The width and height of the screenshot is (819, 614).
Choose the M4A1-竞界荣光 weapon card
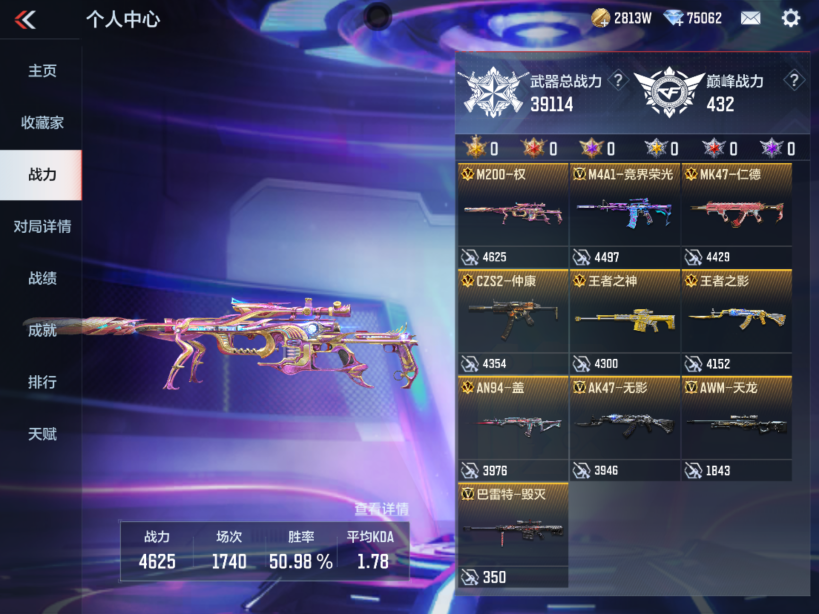(625, 214)
